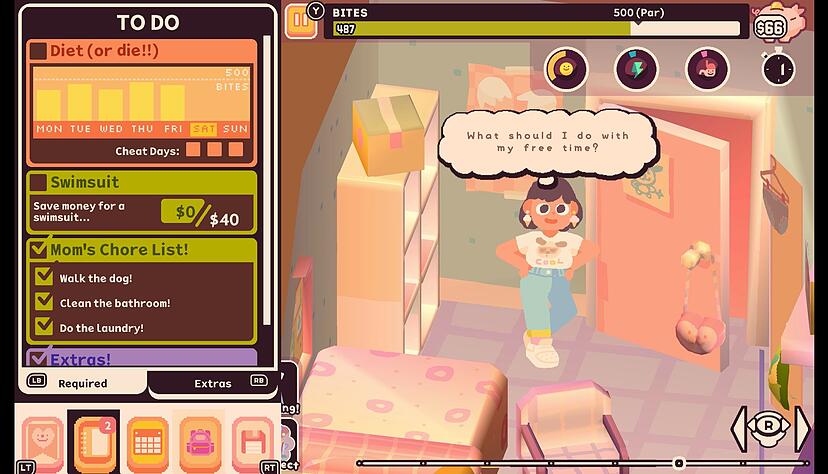The height and width of the screenshot is (474, 828).
Task: Select the lightning bolt energy meter
Action: [637, 68]
